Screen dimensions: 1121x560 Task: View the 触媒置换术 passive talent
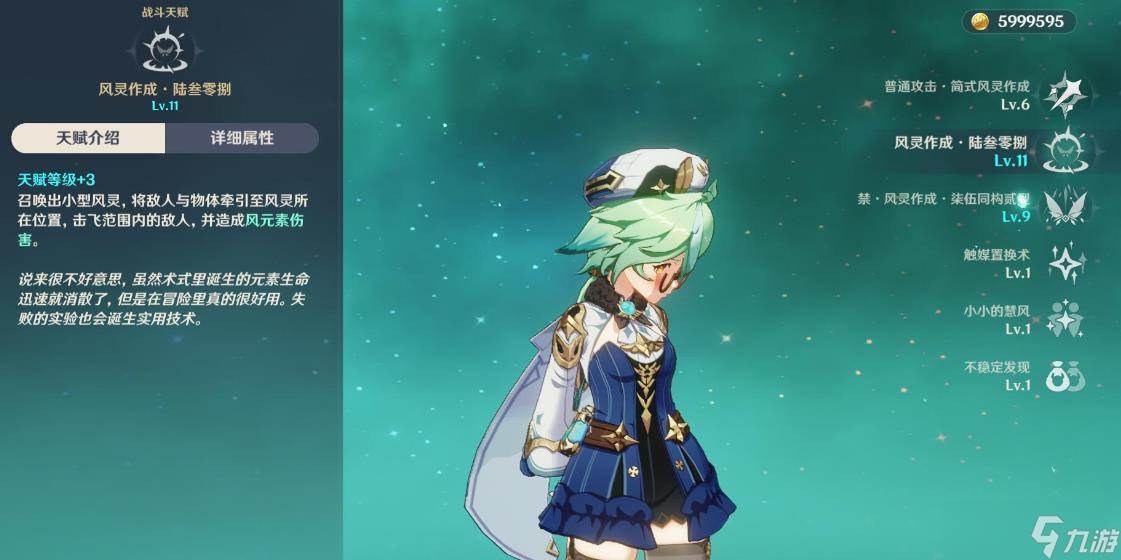[x=1066, y=263]
